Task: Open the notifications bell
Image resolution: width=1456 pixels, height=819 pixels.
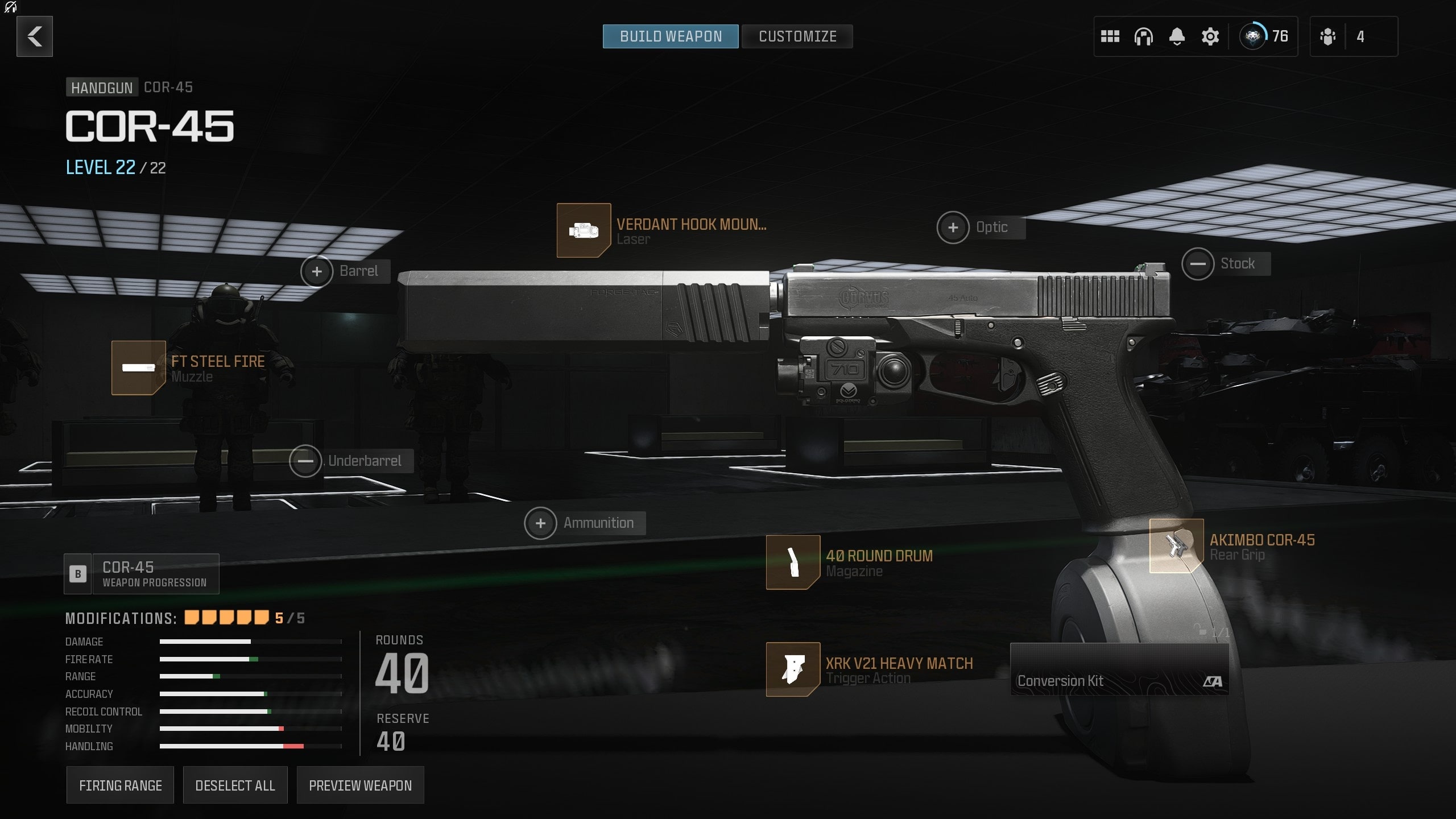Action: tap(1177, 36)
